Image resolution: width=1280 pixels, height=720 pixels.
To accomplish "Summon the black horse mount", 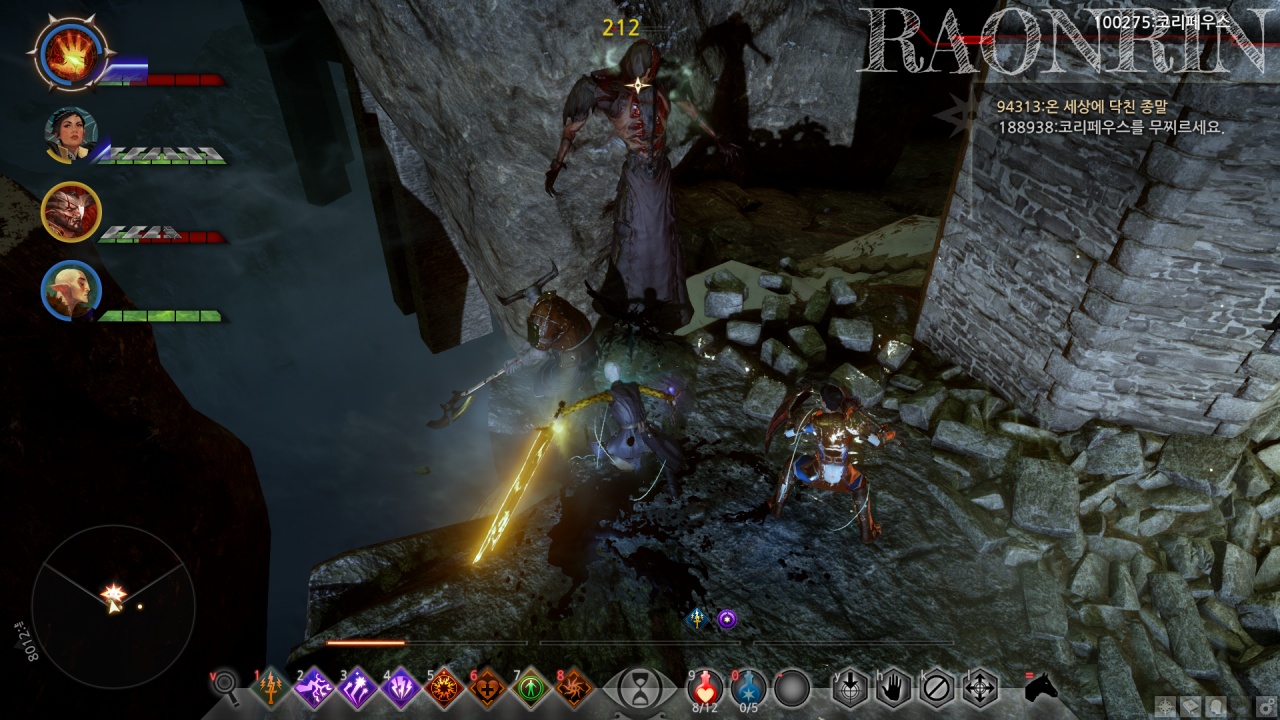I will 1041,686.
